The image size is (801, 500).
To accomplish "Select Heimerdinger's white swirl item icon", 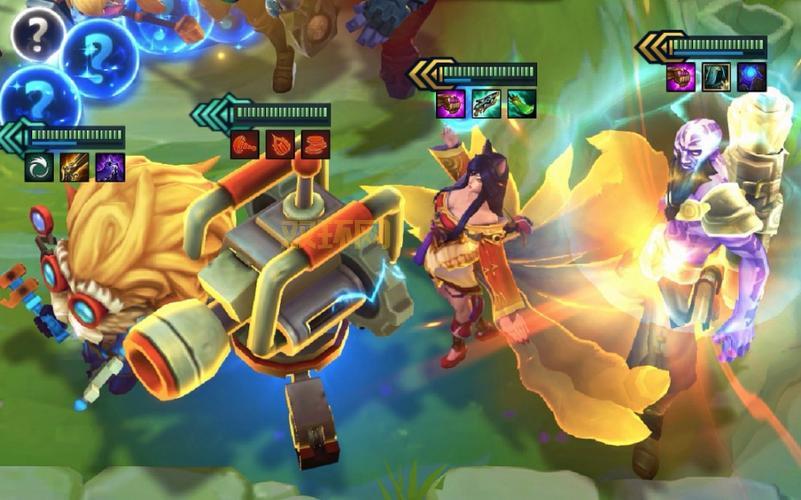I will click(x=40, y=167).
